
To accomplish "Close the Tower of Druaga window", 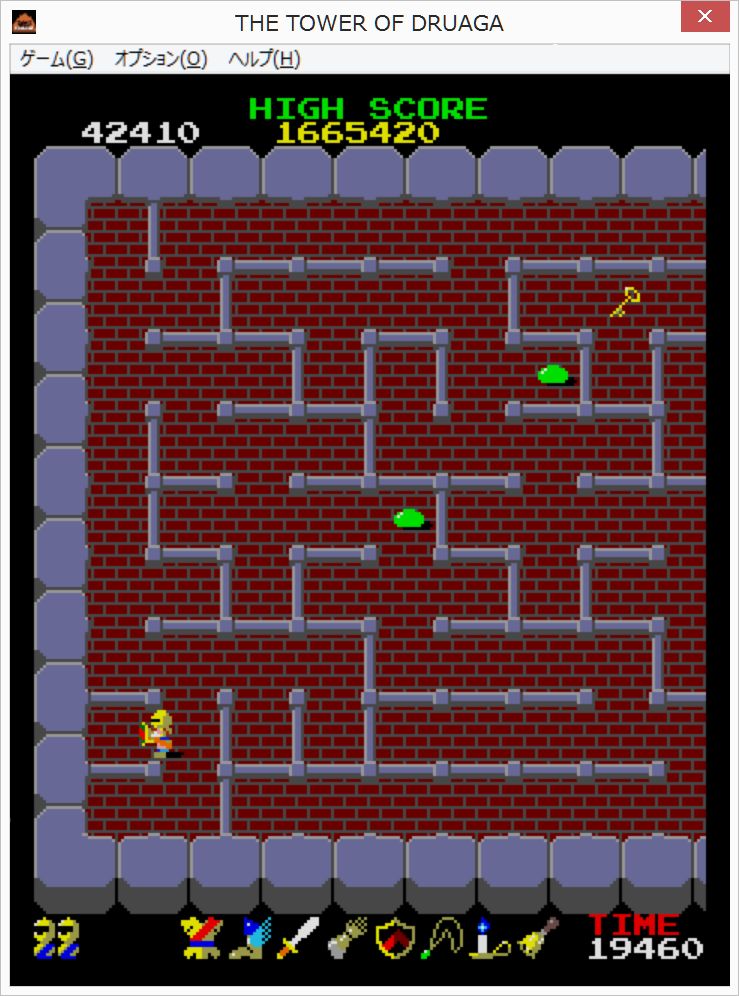I will 705,17.
